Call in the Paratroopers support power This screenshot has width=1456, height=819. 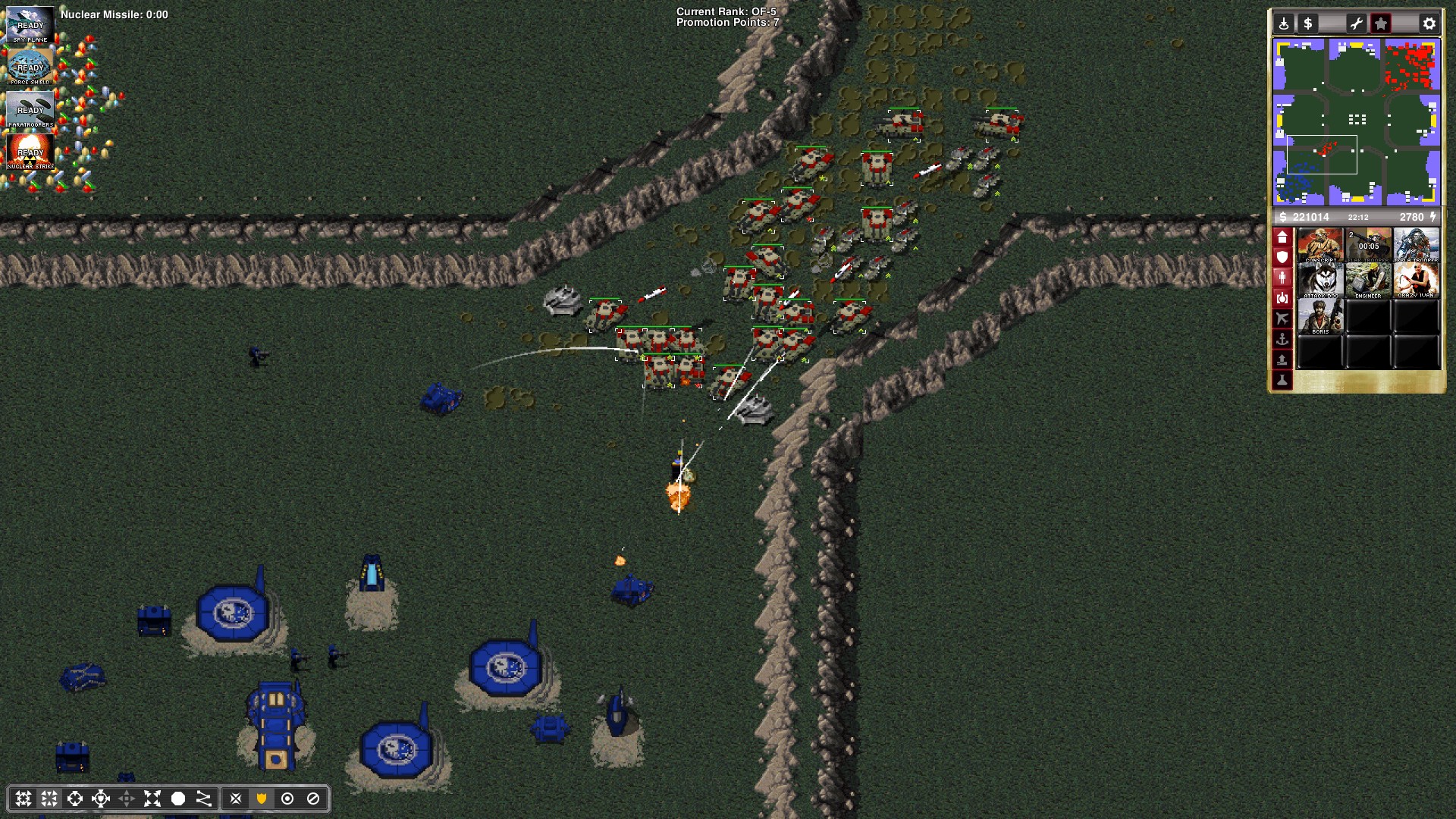click(x=30, y=109)
